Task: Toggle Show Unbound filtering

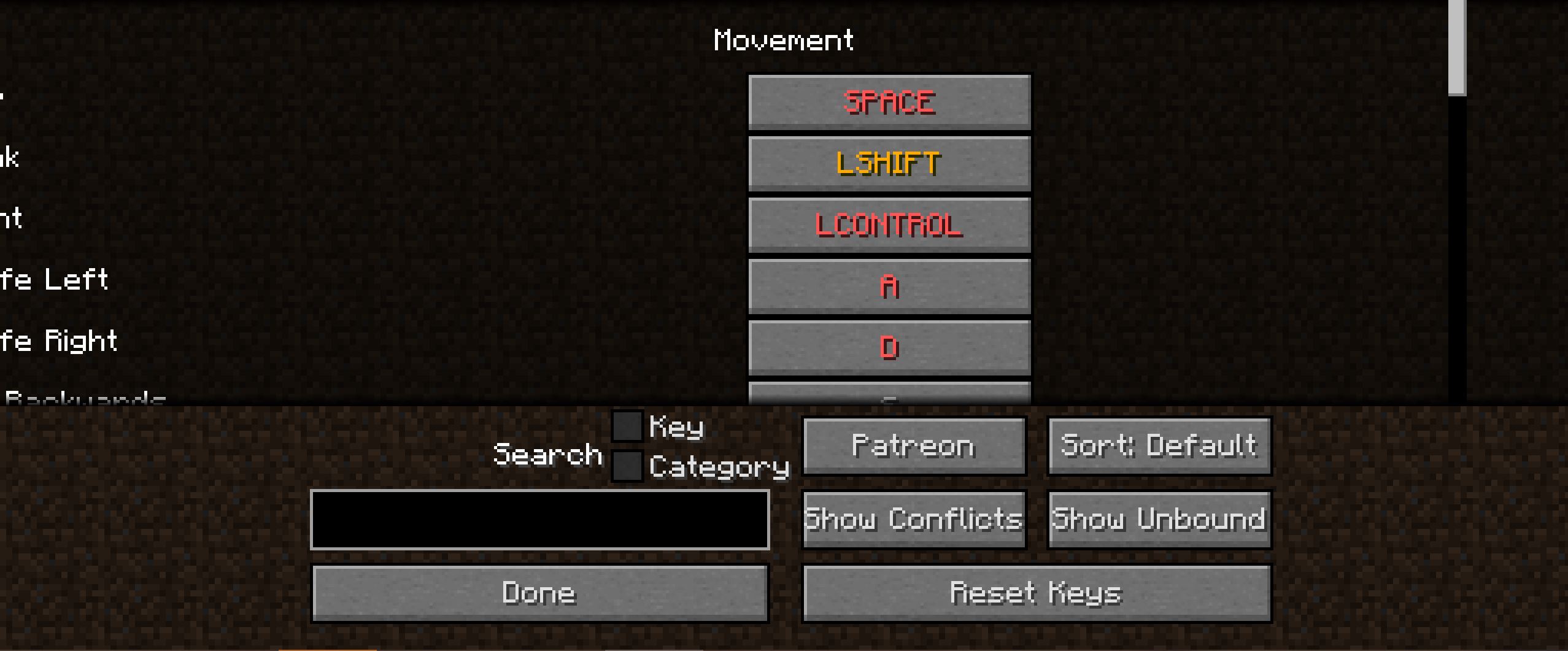Action: pos(1159,519)
